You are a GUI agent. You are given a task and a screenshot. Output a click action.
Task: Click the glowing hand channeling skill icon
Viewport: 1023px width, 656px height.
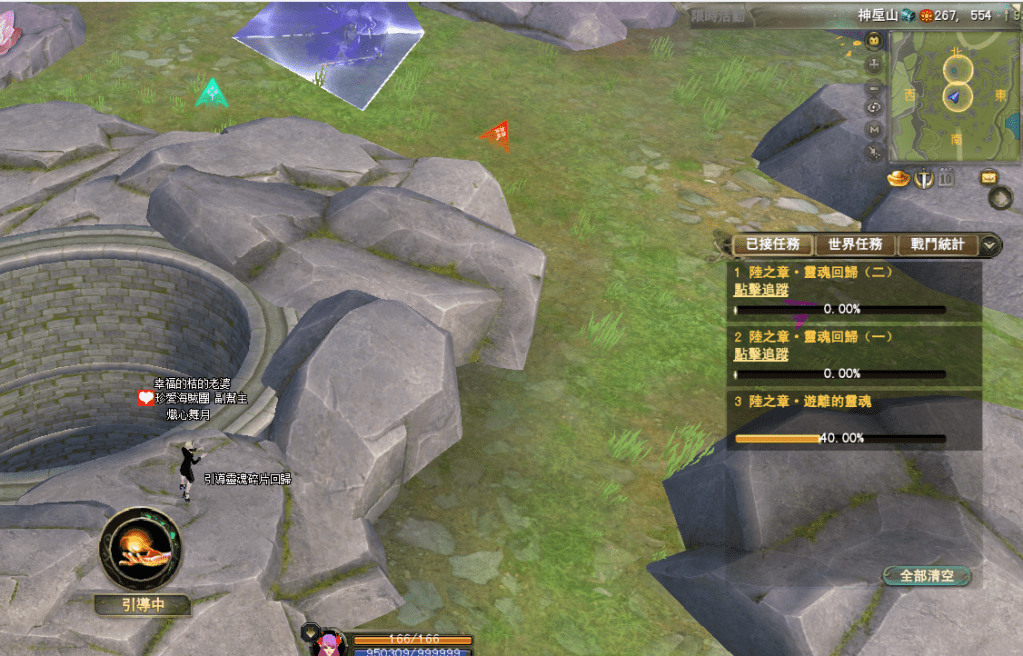140,549
